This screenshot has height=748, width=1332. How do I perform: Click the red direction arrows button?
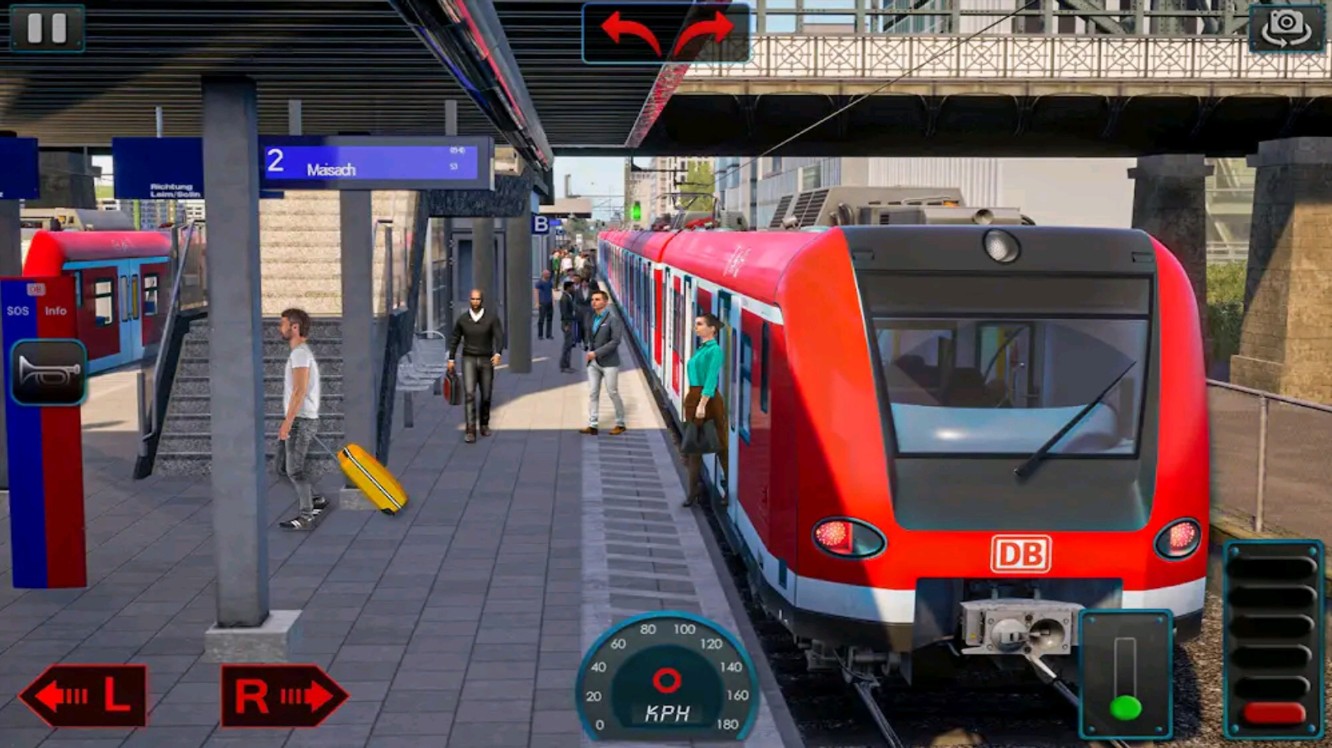[x=667, y=33]
